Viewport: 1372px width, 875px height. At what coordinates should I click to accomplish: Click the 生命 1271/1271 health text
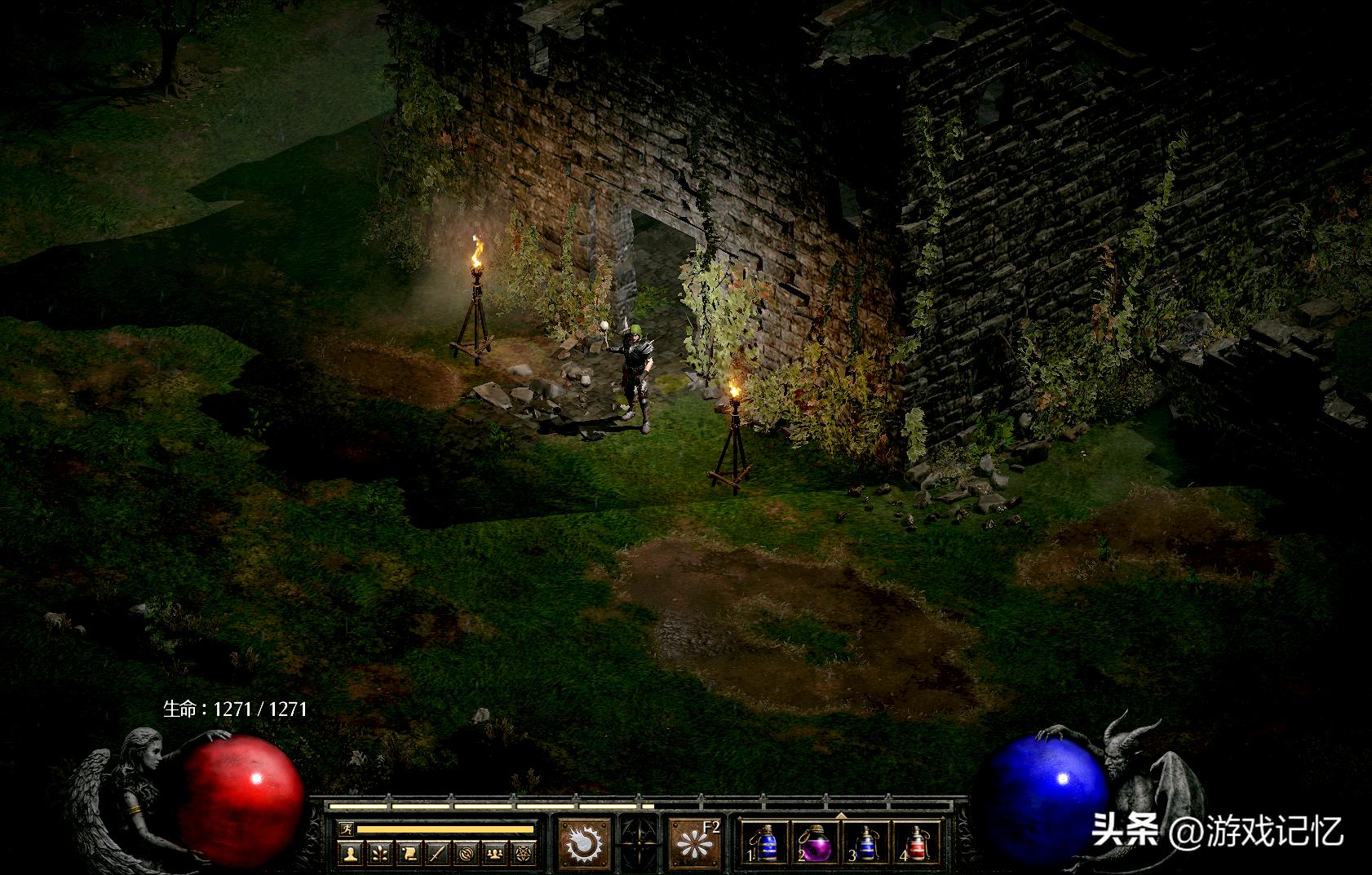tap(236, 709)
